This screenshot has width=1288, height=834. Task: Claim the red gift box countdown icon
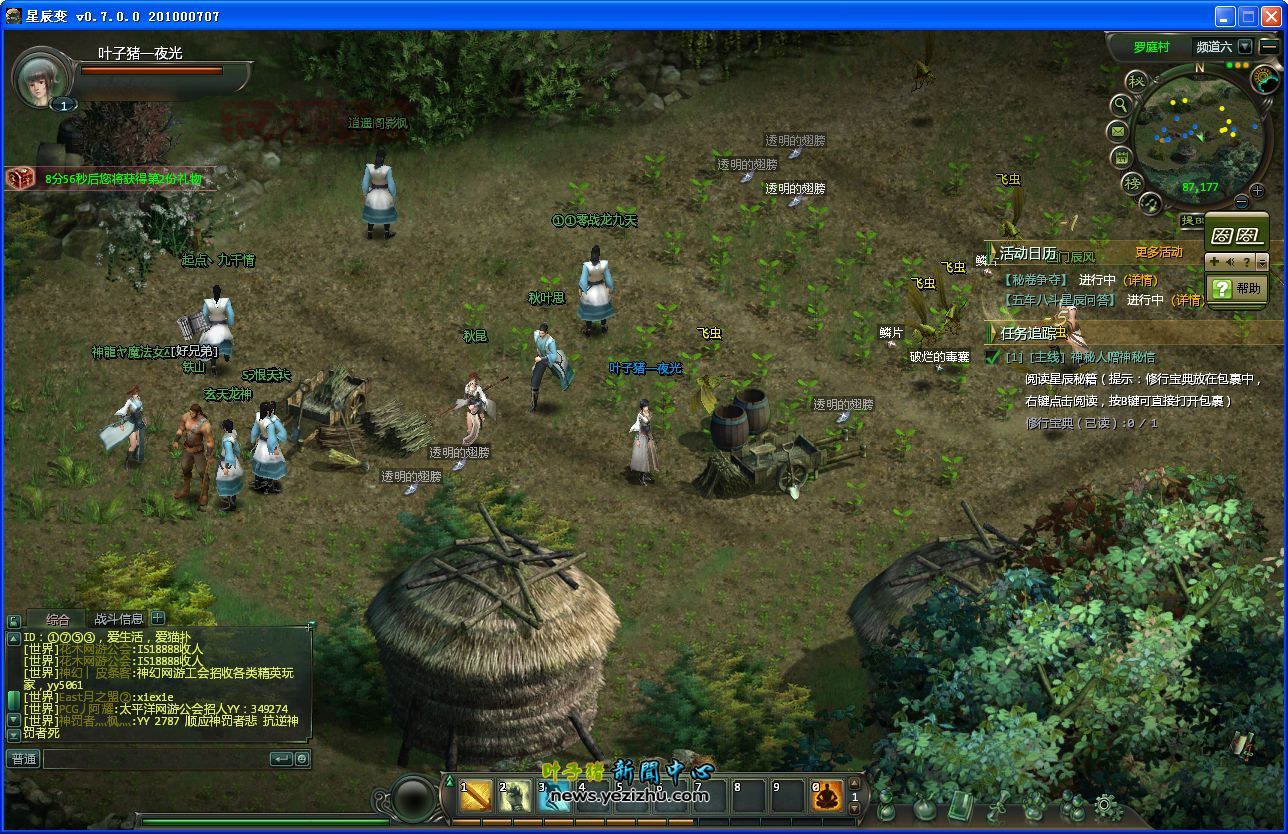point(19,178)
